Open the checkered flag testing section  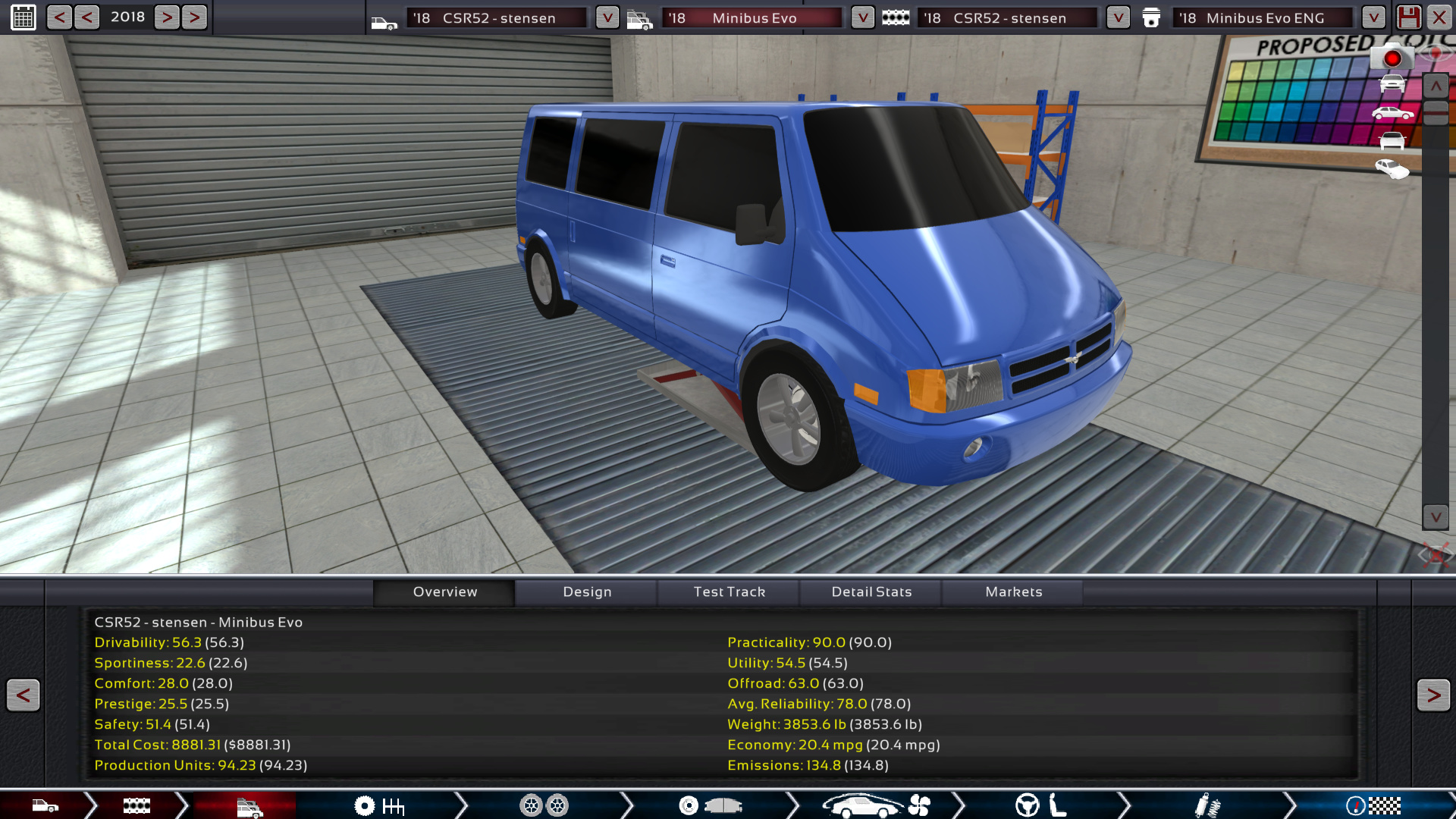[1373, 805]
